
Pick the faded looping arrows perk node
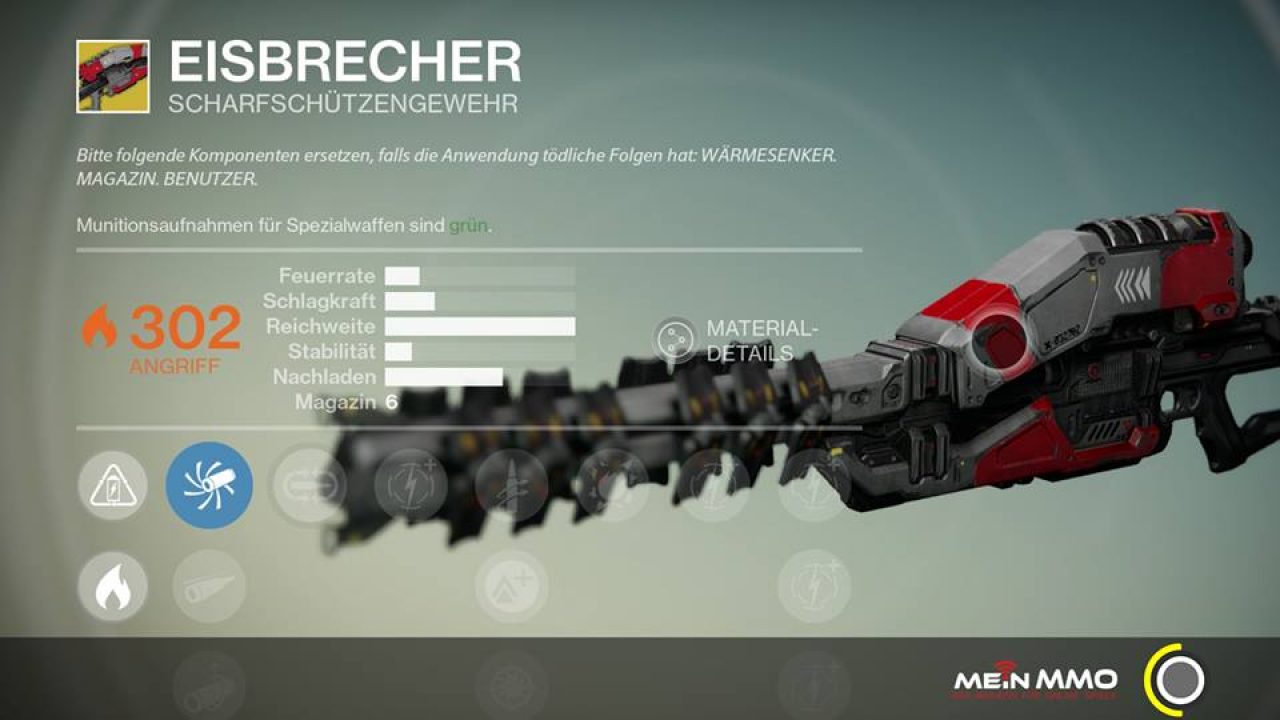click(309, 486)
